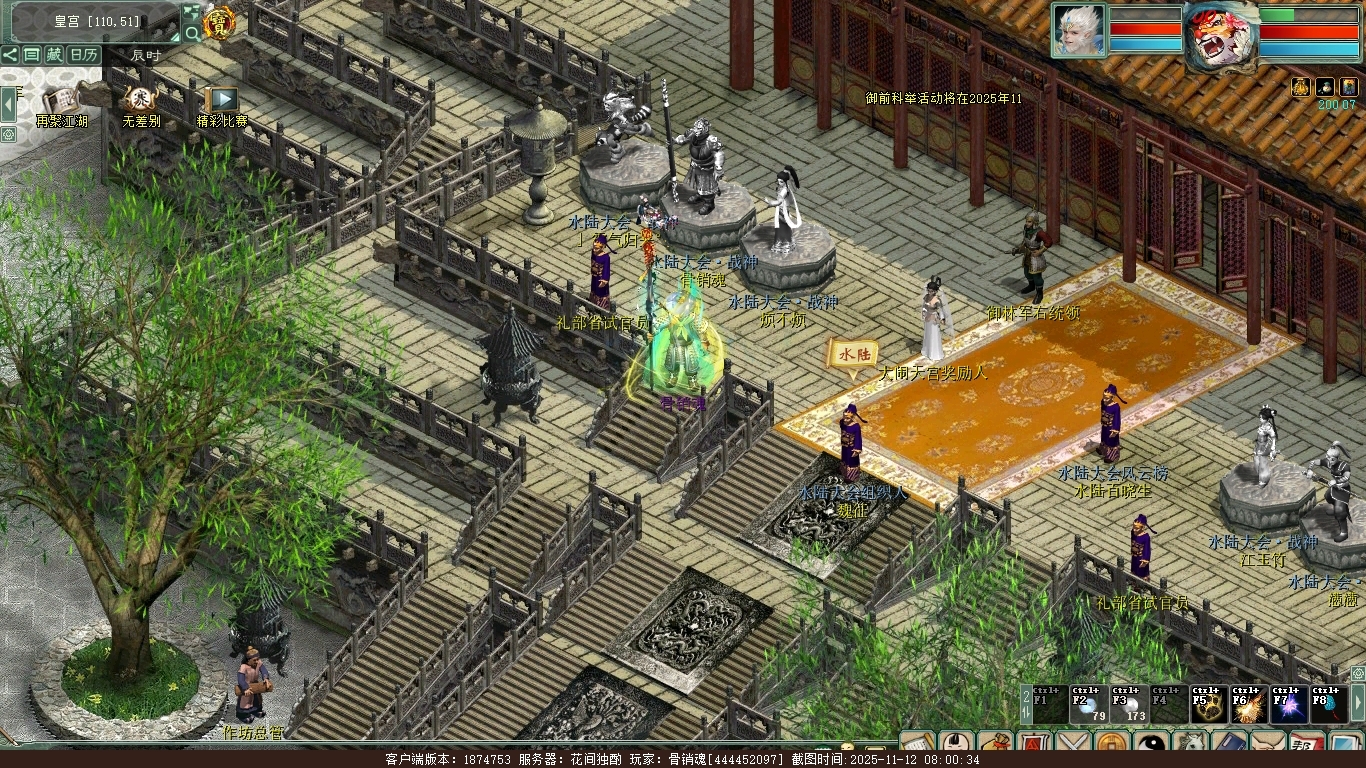
Task: Activate the Ctrl+F7 purple lightning skill
Action: click(x=1289, y=705)
